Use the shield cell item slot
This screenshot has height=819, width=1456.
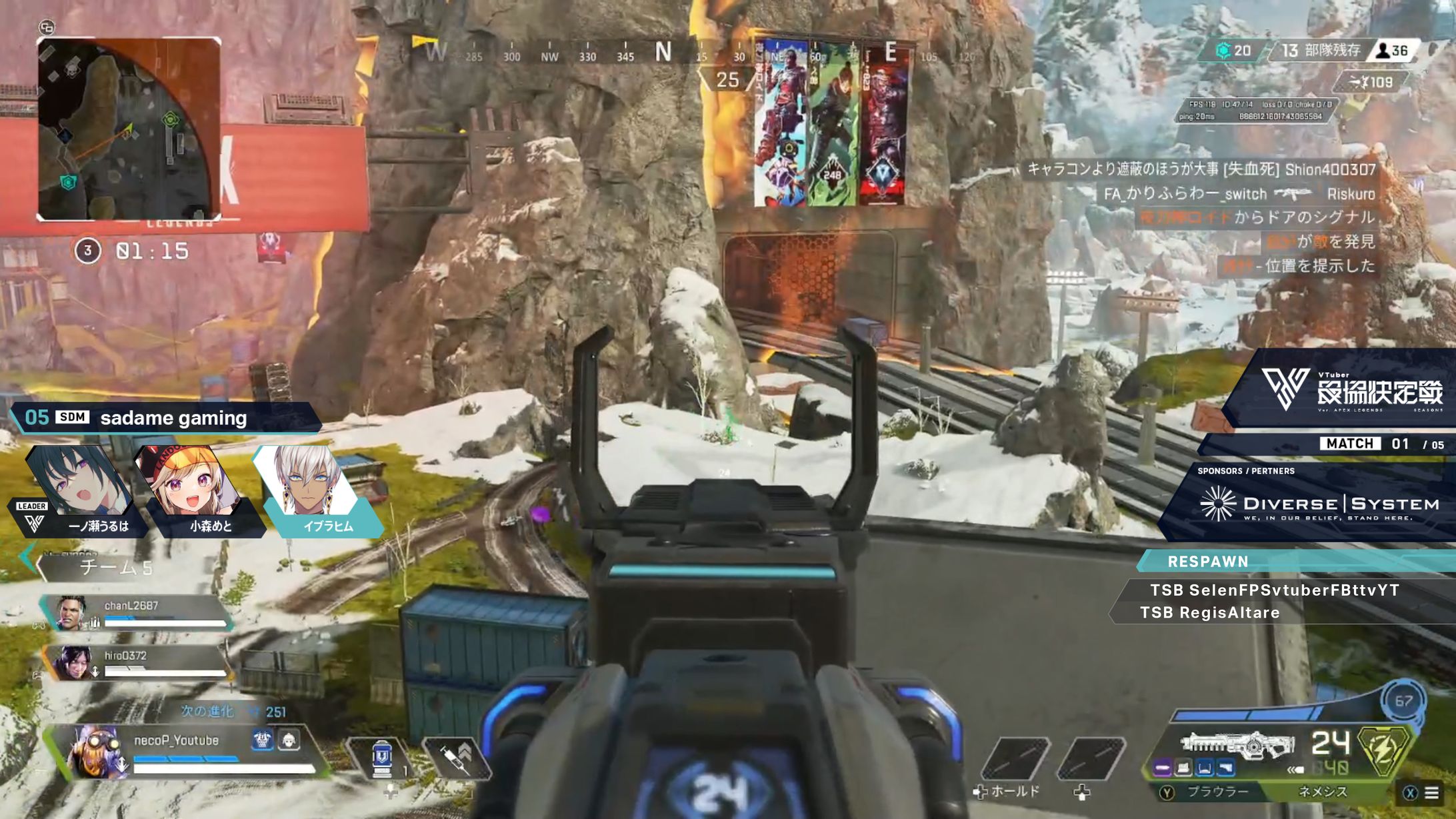click(x=381, y=758)
